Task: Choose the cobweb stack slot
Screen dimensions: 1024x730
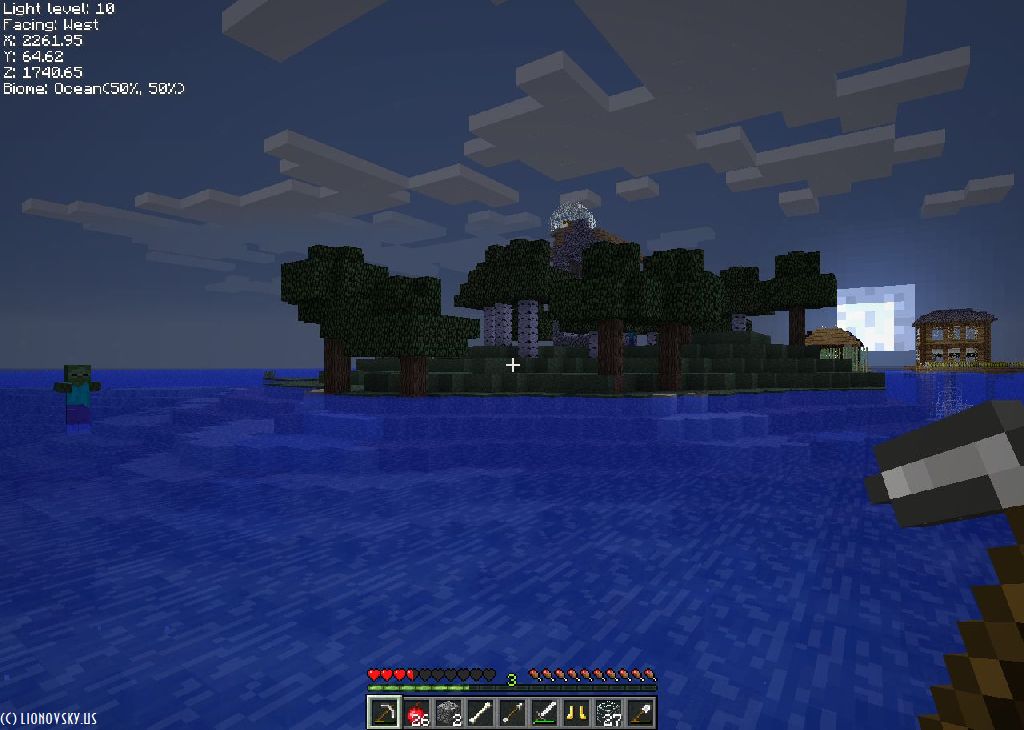Action: coord(608,713)
